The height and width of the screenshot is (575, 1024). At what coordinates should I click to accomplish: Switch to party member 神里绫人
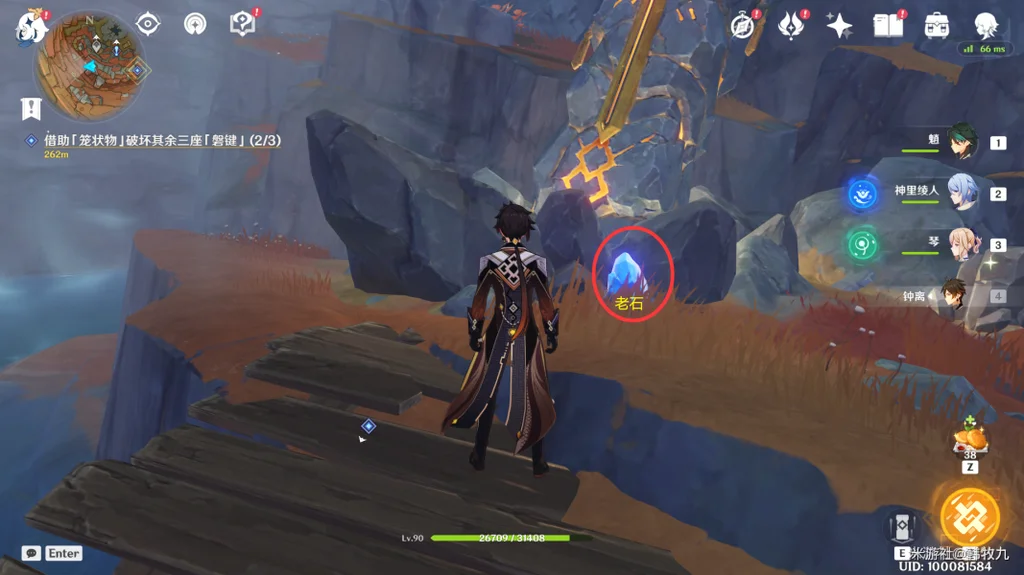[x=962, y=193]
